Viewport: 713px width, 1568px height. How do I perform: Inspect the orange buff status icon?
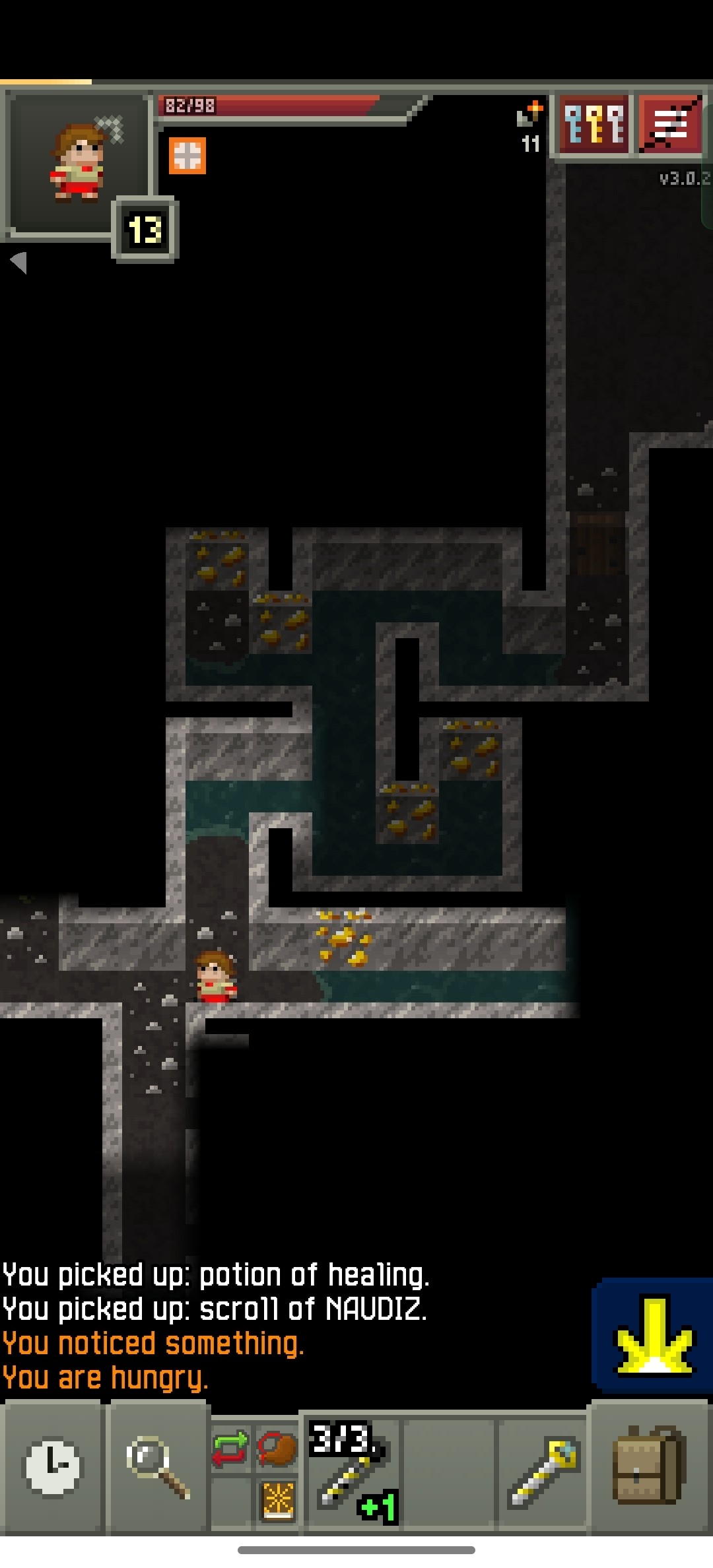[x=187, y=156]
